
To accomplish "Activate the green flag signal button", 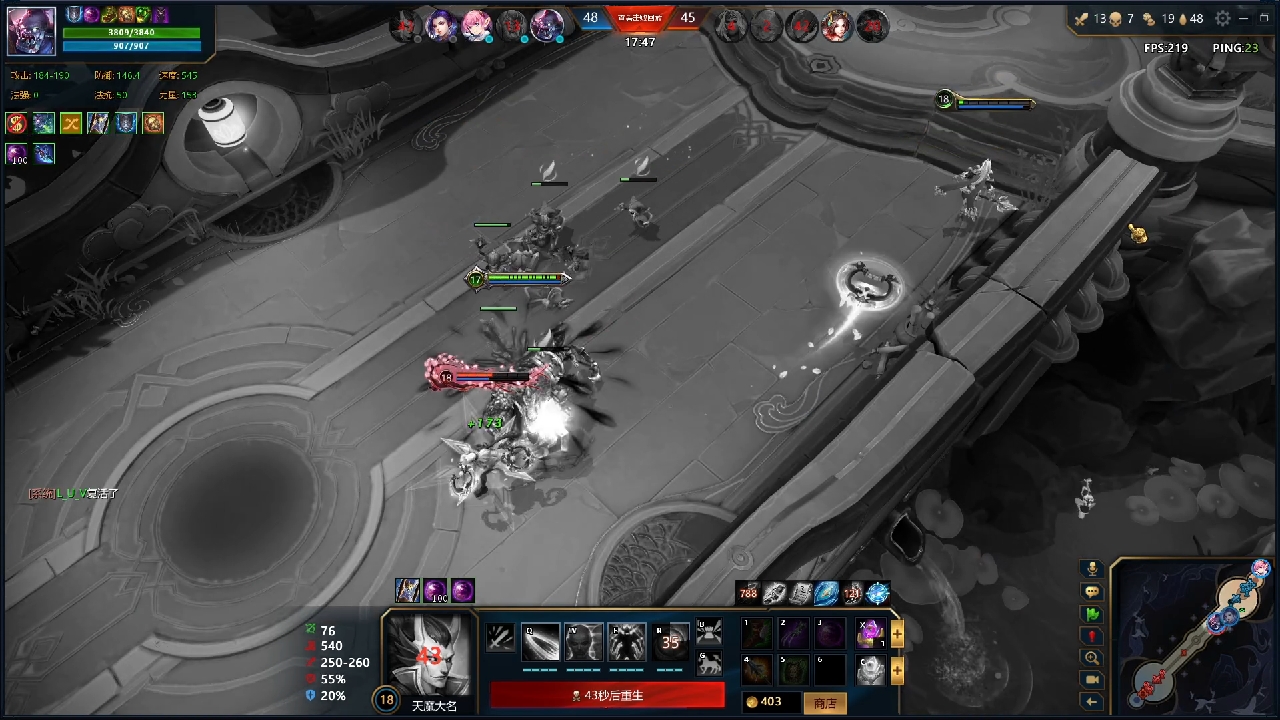I will click(x=1092, y=614).
